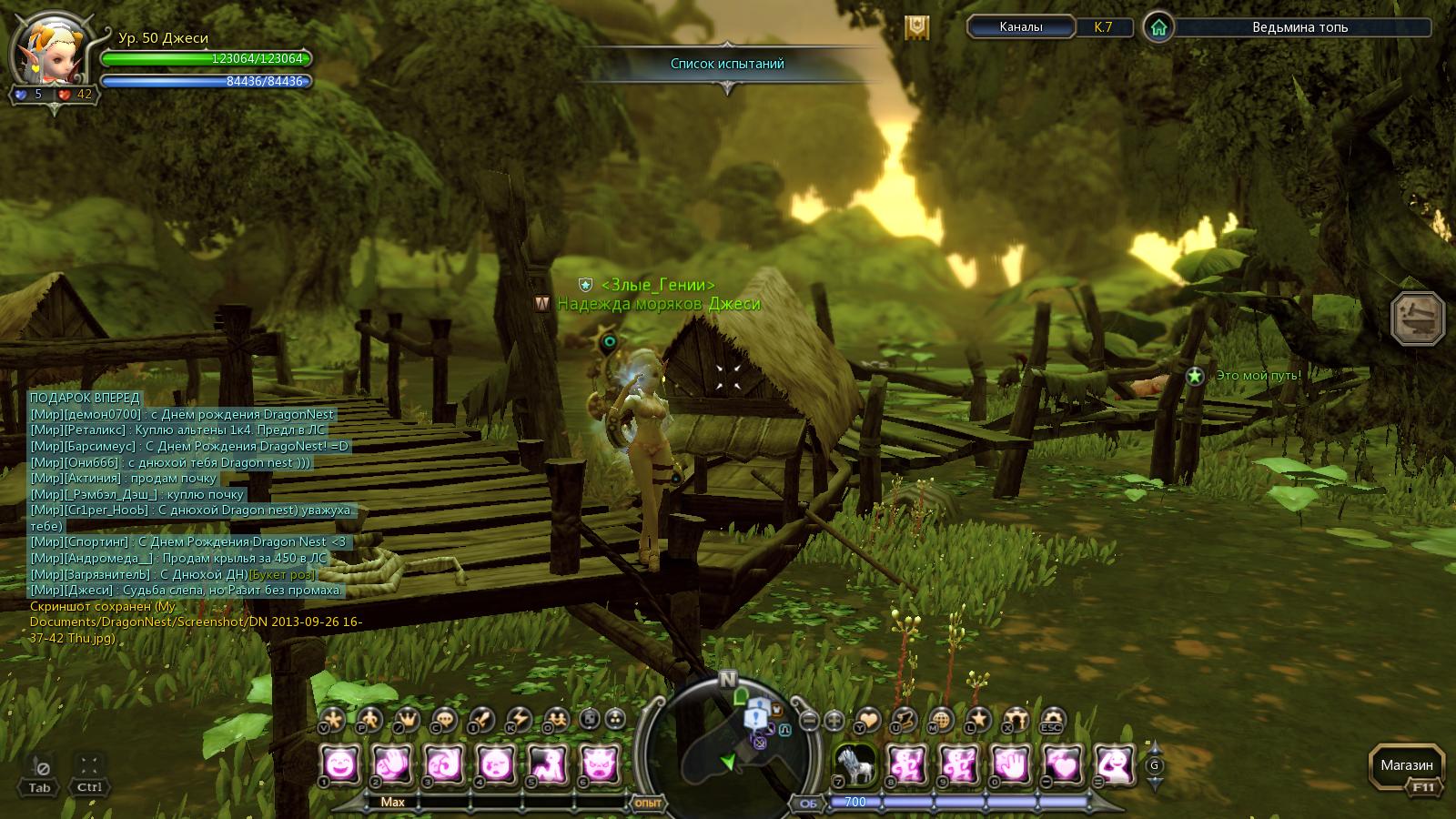
Task: Activate the crying face emote slot
Action: pos(495,765)
